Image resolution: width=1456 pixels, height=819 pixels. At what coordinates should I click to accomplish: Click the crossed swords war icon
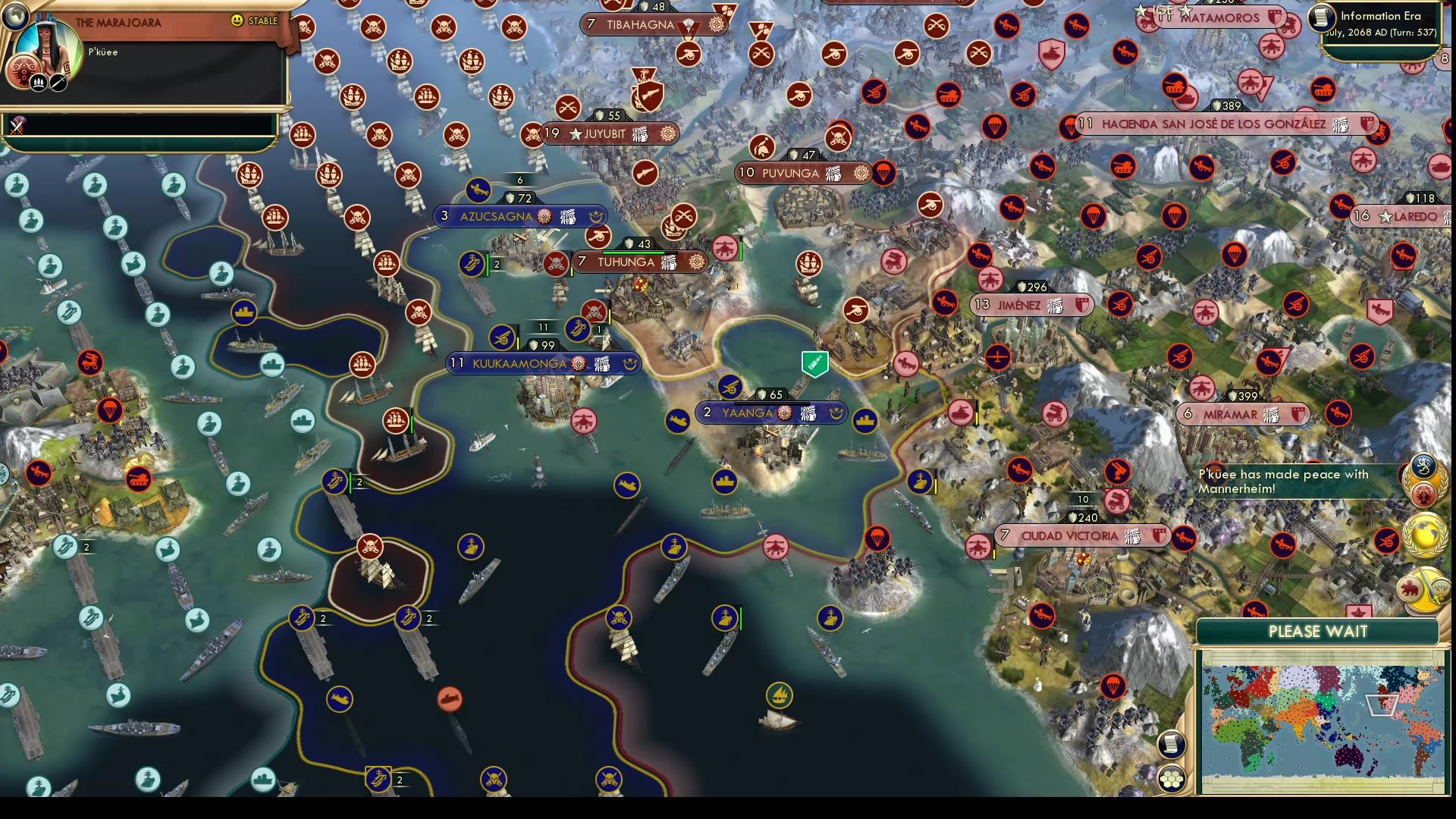tap(17, 125)
